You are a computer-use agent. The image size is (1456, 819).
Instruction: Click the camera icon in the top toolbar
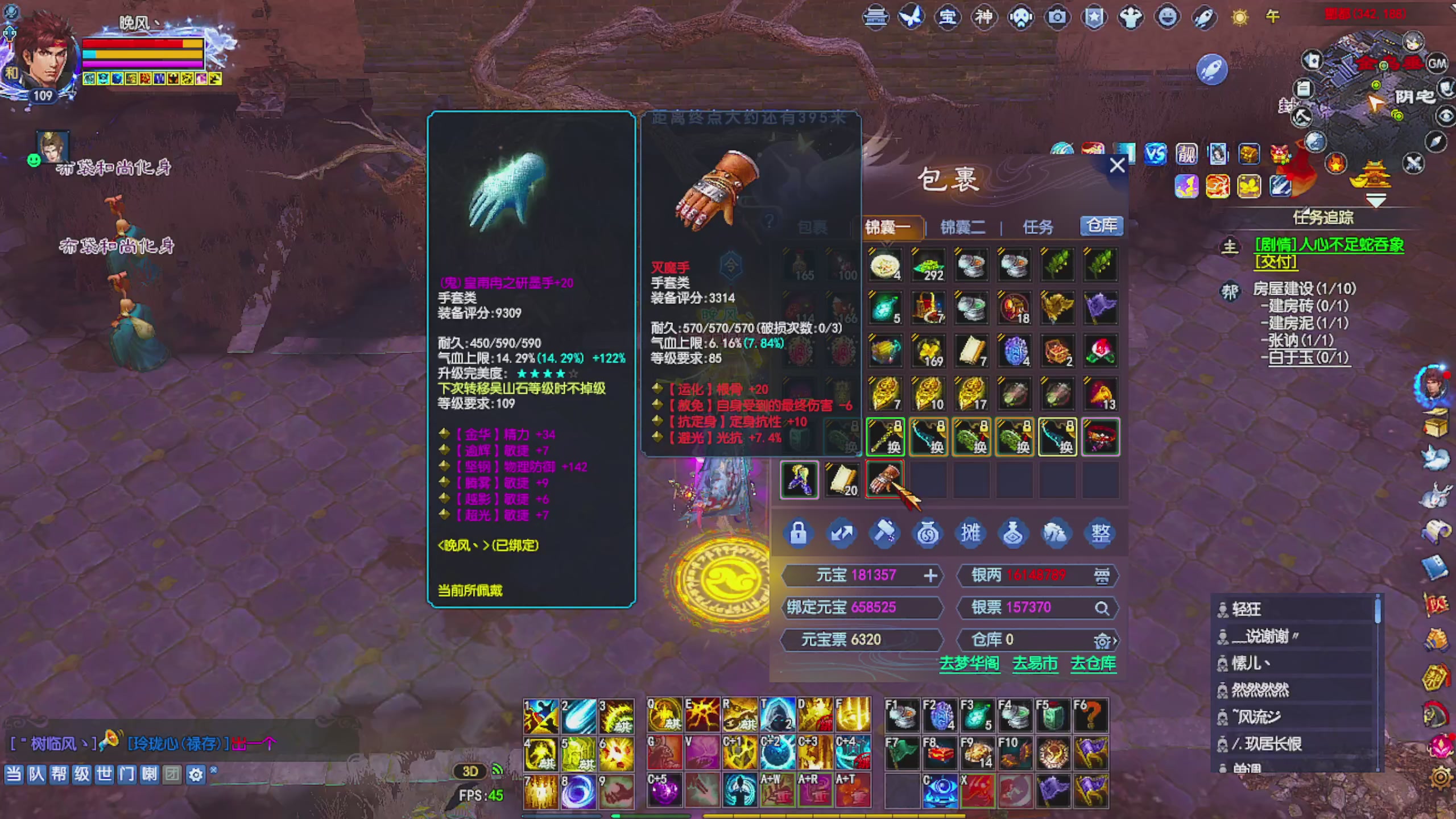[x=1058, y=17]
